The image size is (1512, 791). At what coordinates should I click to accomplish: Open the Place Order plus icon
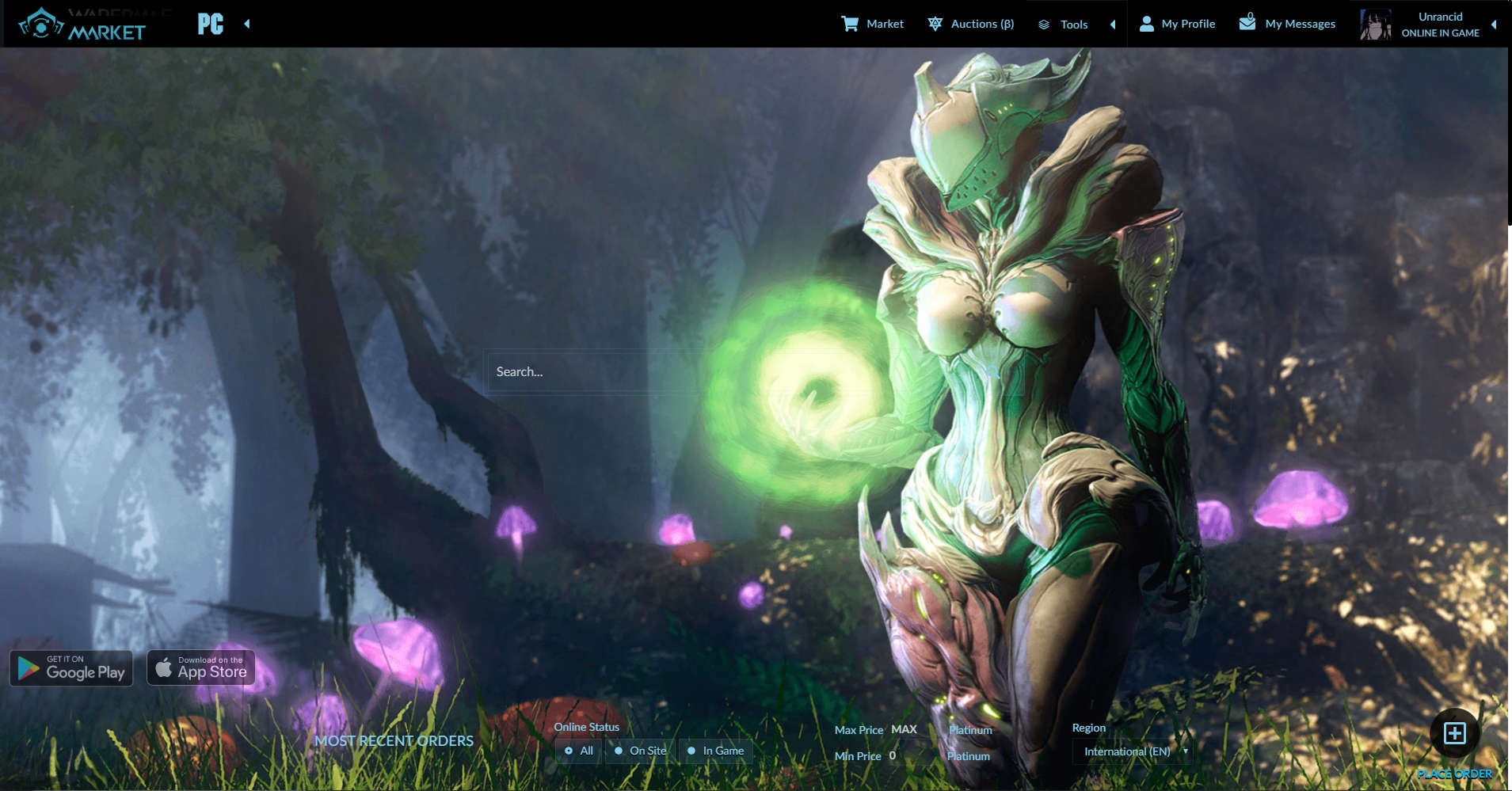(x=1457, y=734)
